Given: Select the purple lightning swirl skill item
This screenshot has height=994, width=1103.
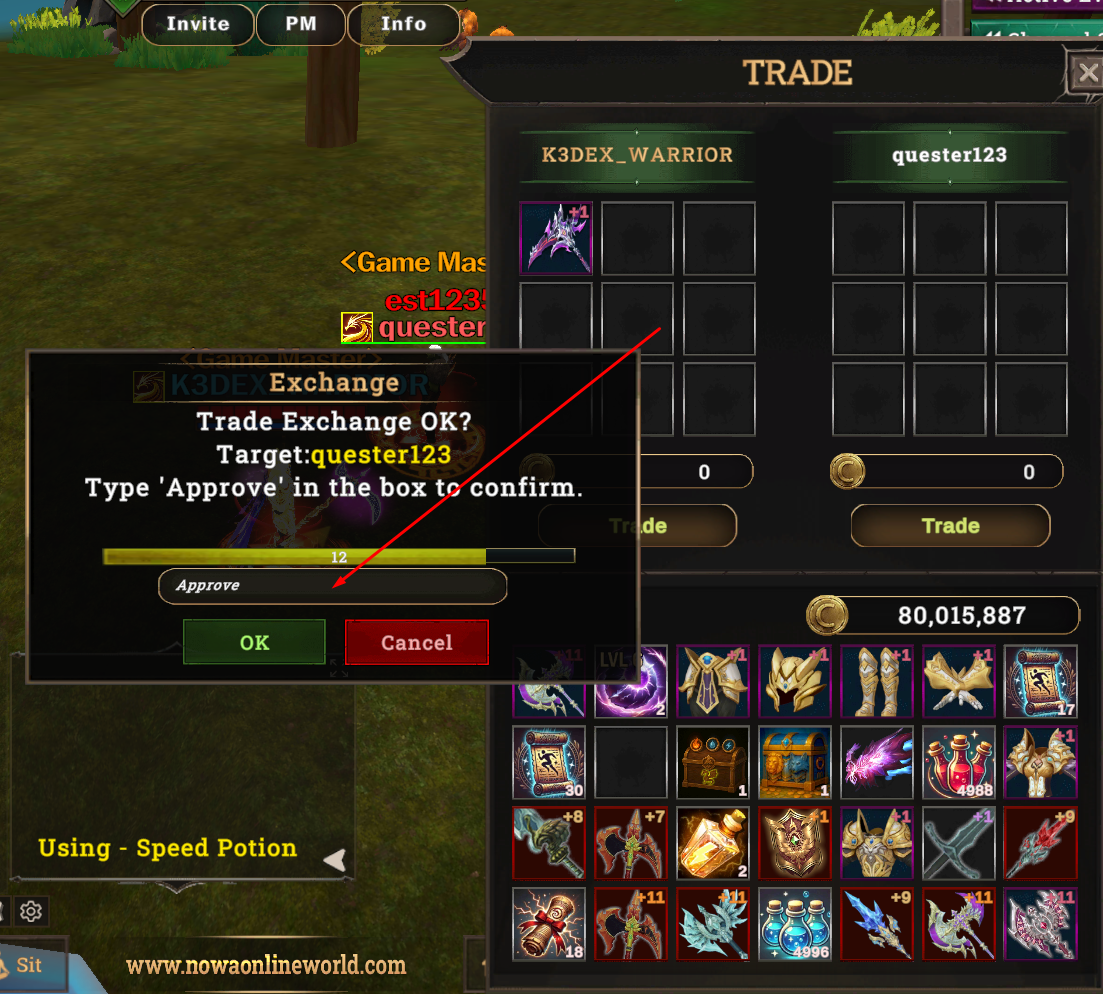Looking at the screenshot, I should [x=630, y=681].
